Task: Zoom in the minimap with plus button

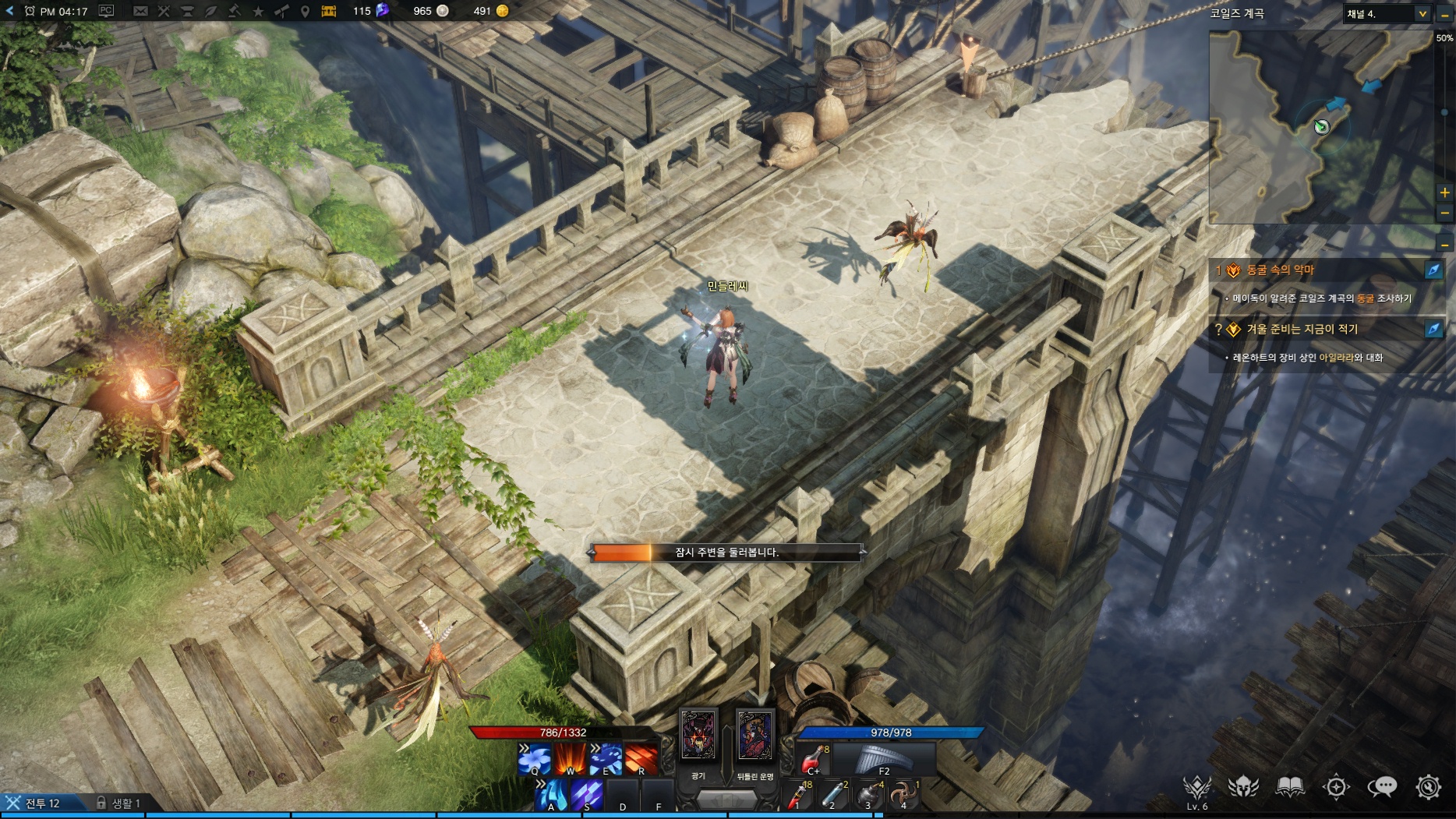Action: (x=1444, y=192)
